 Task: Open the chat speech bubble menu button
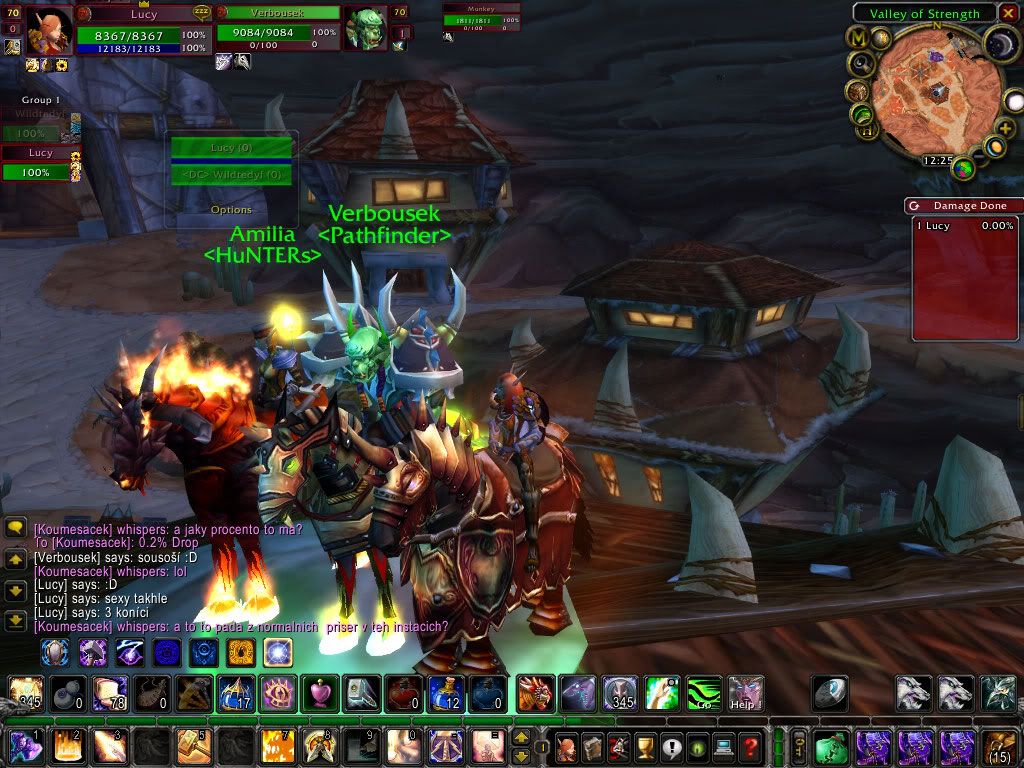(15, 528)
